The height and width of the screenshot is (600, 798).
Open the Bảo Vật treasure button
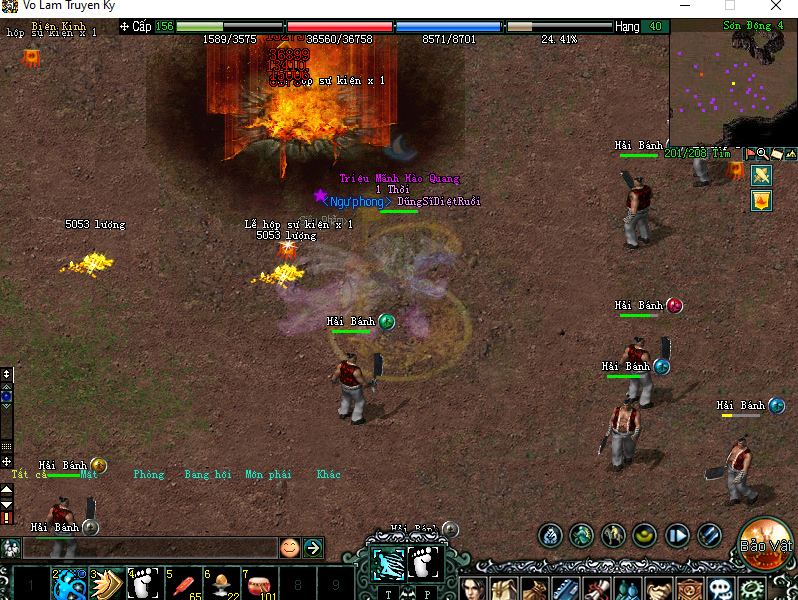coord(767,540)
